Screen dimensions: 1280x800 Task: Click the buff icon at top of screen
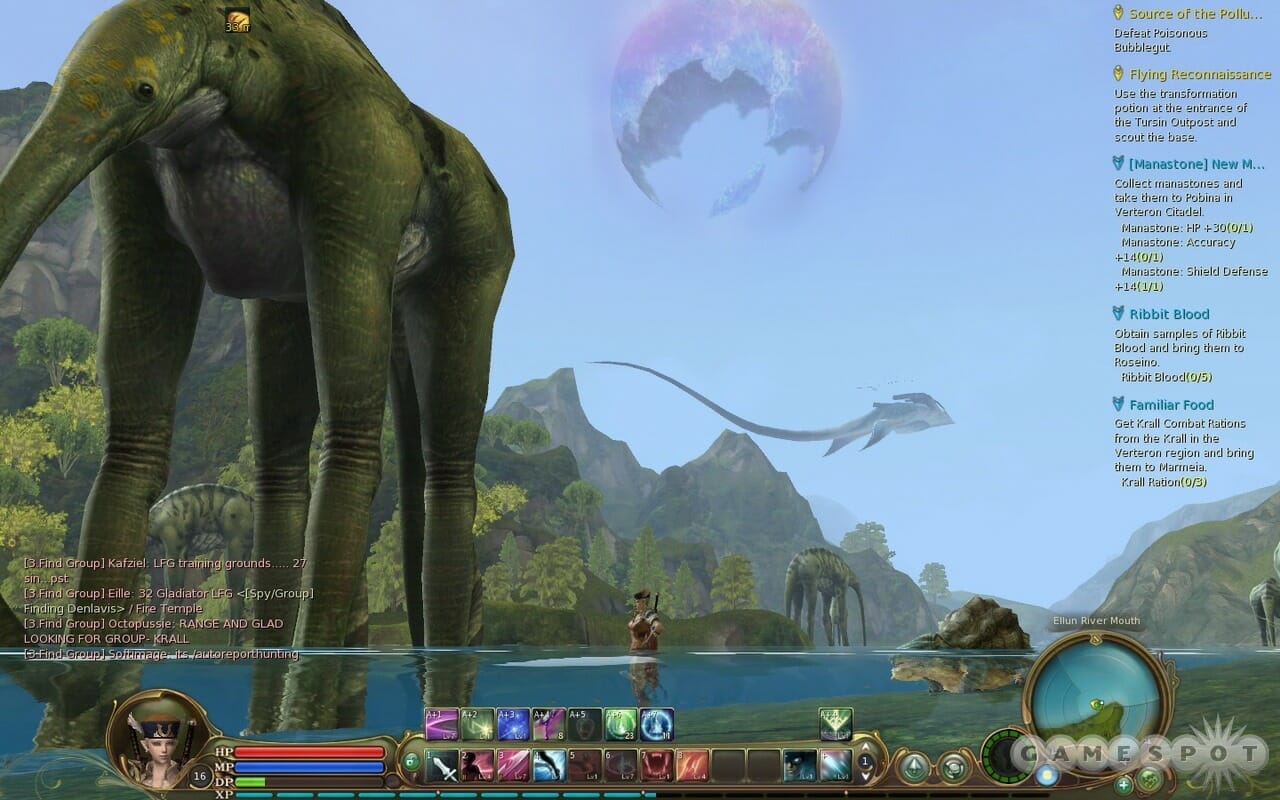pyautogui.click(x=238, y=18)
